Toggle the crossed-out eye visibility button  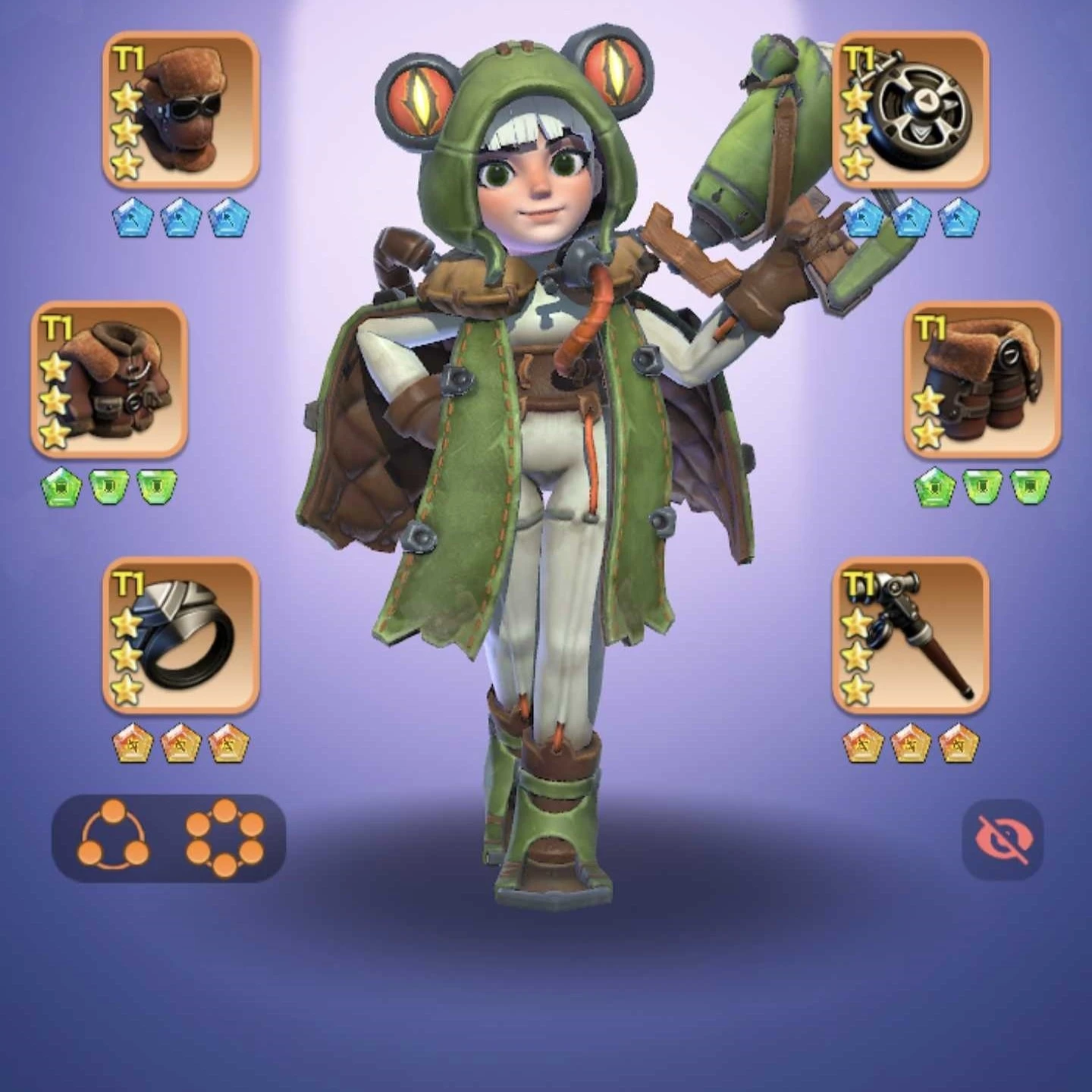(x=1003, y=839)
